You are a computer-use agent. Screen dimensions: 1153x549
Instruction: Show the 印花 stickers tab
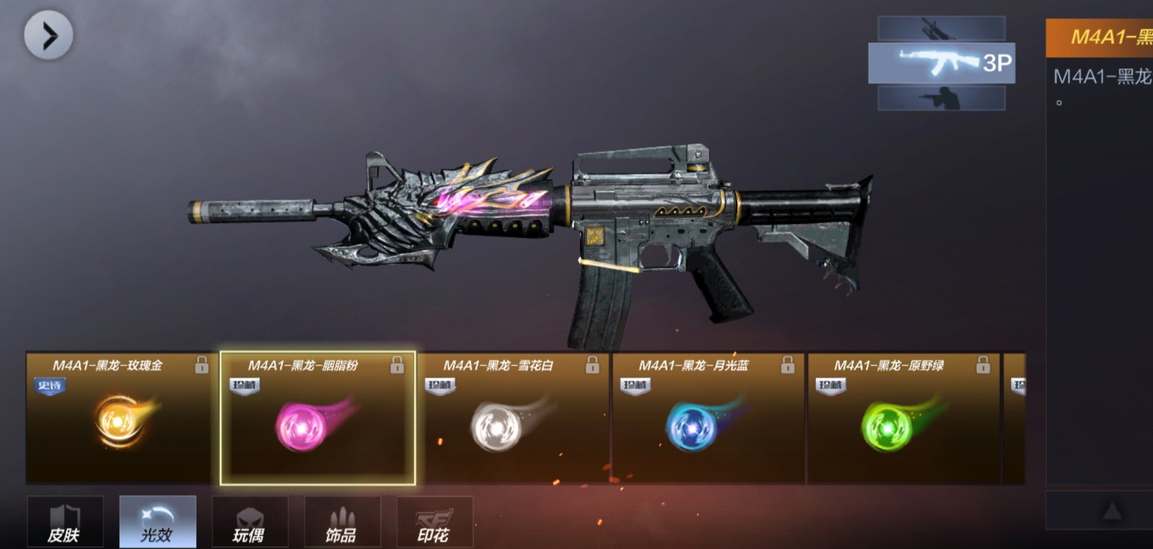pos(434,523)
